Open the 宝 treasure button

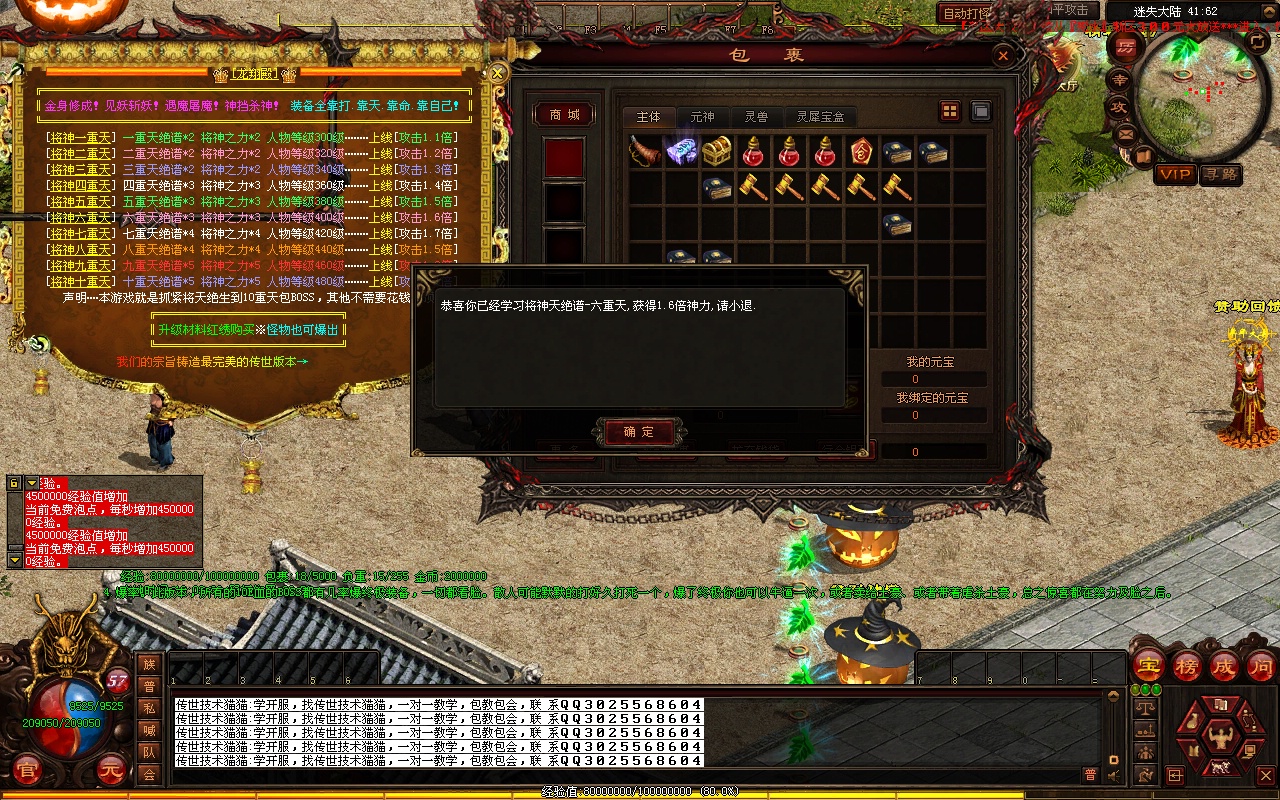[1149, 665]
